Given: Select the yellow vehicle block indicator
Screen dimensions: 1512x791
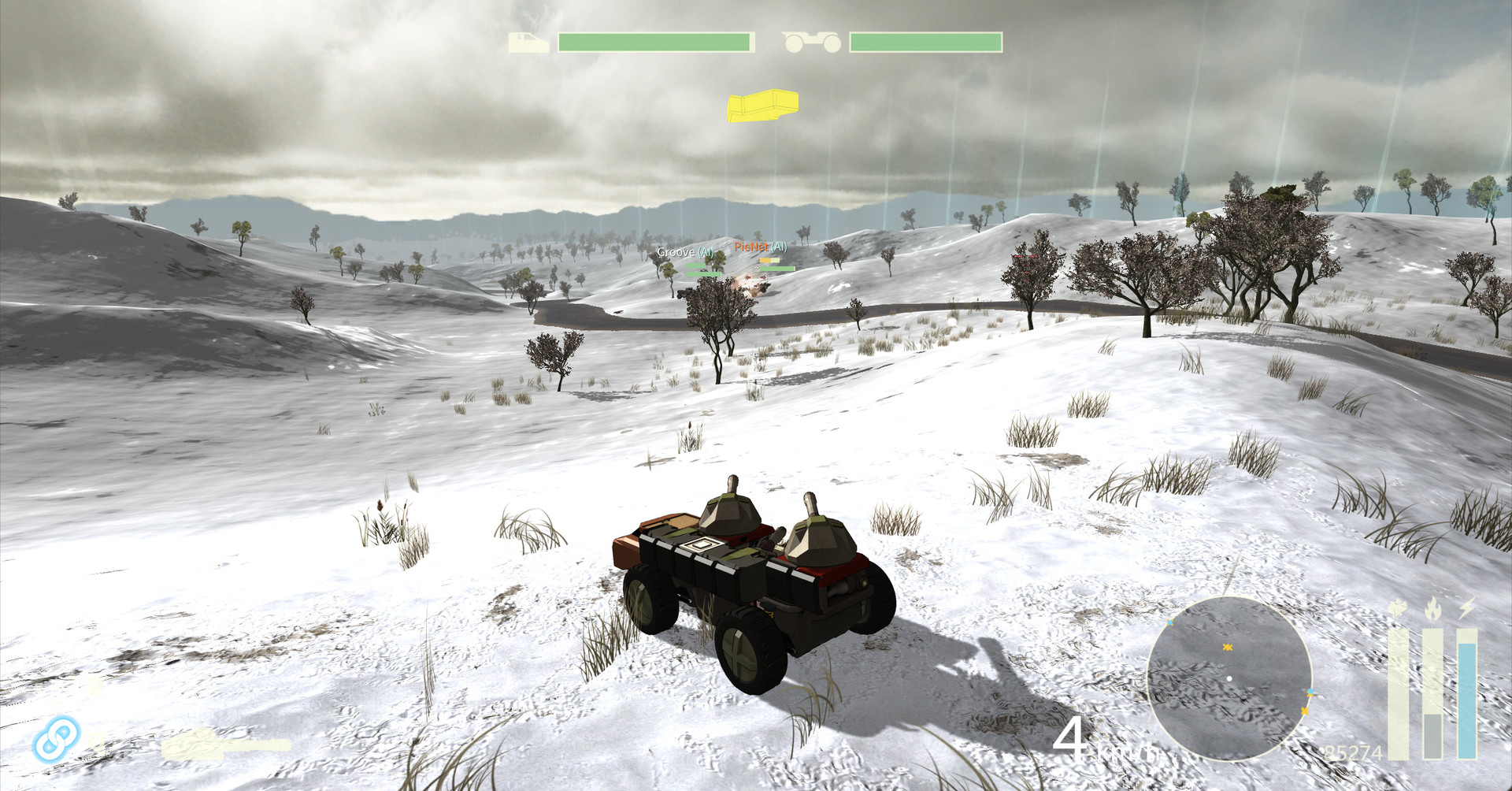Looking at the screenshot, I should click(762, 106).
